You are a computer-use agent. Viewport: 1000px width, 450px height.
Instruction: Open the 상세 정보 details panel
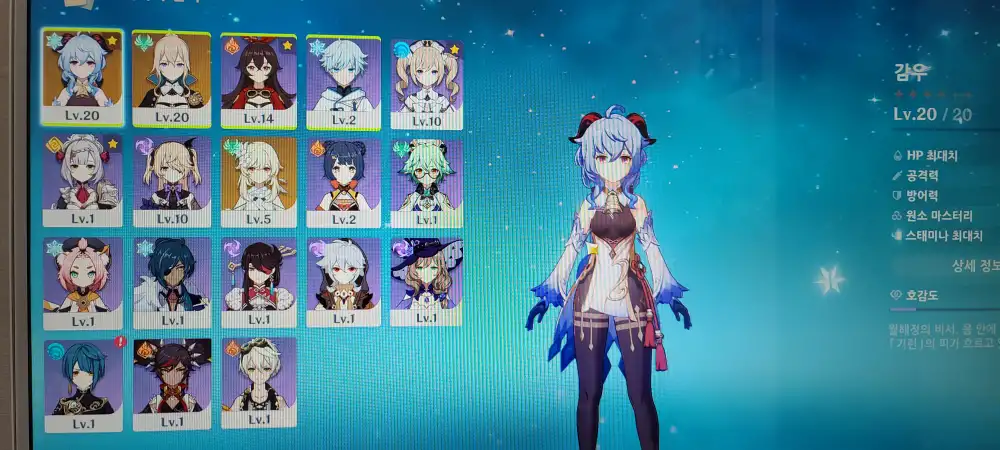point(972,266)
